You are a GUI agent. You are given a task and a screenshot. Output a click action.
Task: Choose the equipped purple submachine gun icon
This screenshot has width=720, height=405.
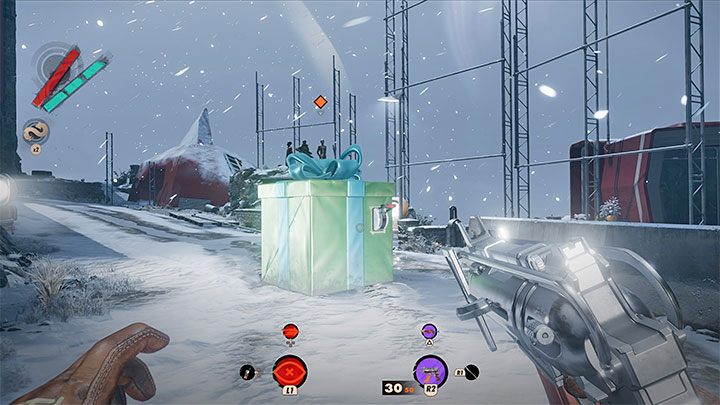click(429, 369)
